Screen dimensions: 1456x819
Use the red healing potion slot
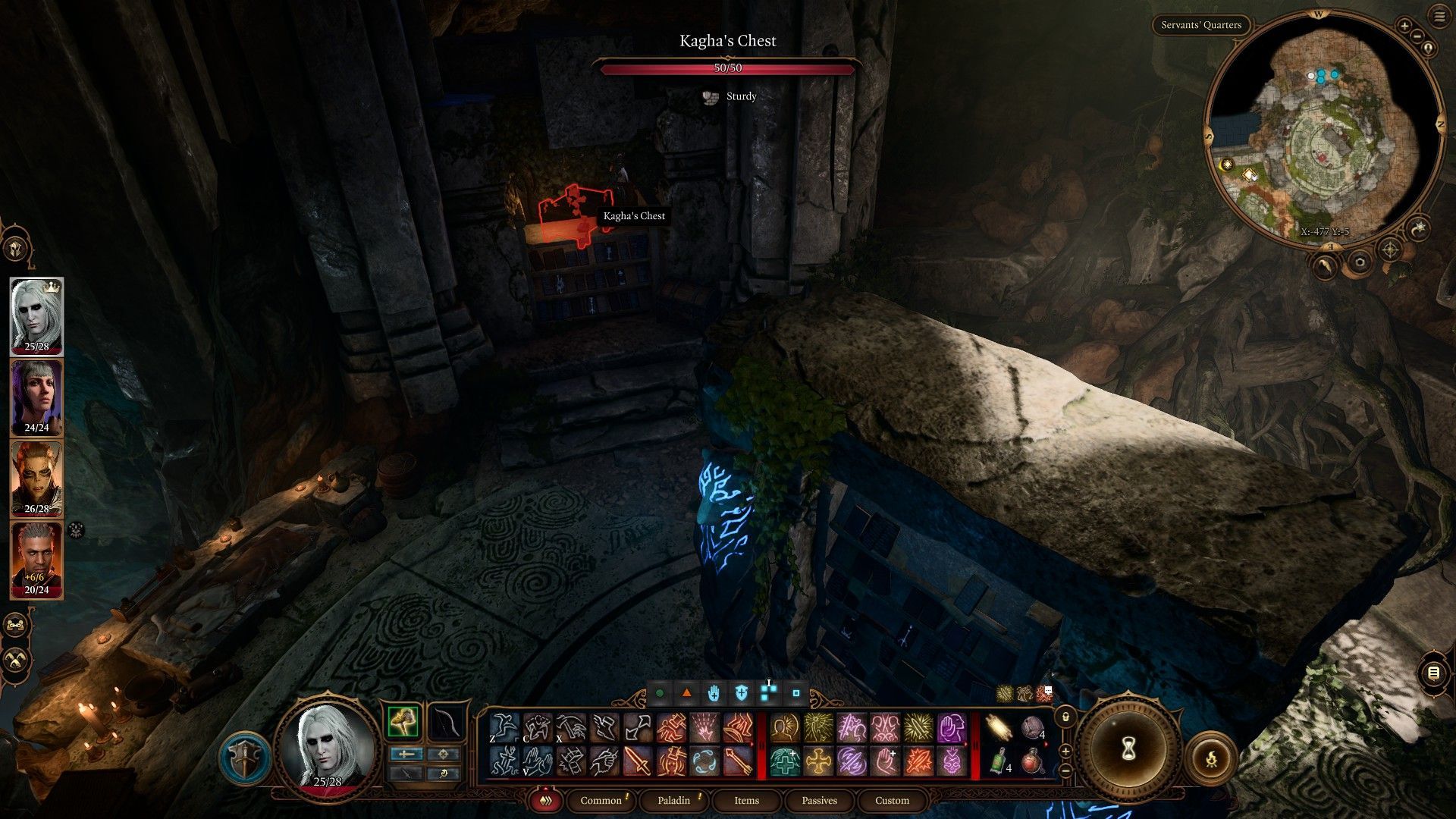(x=1033, y=761)
